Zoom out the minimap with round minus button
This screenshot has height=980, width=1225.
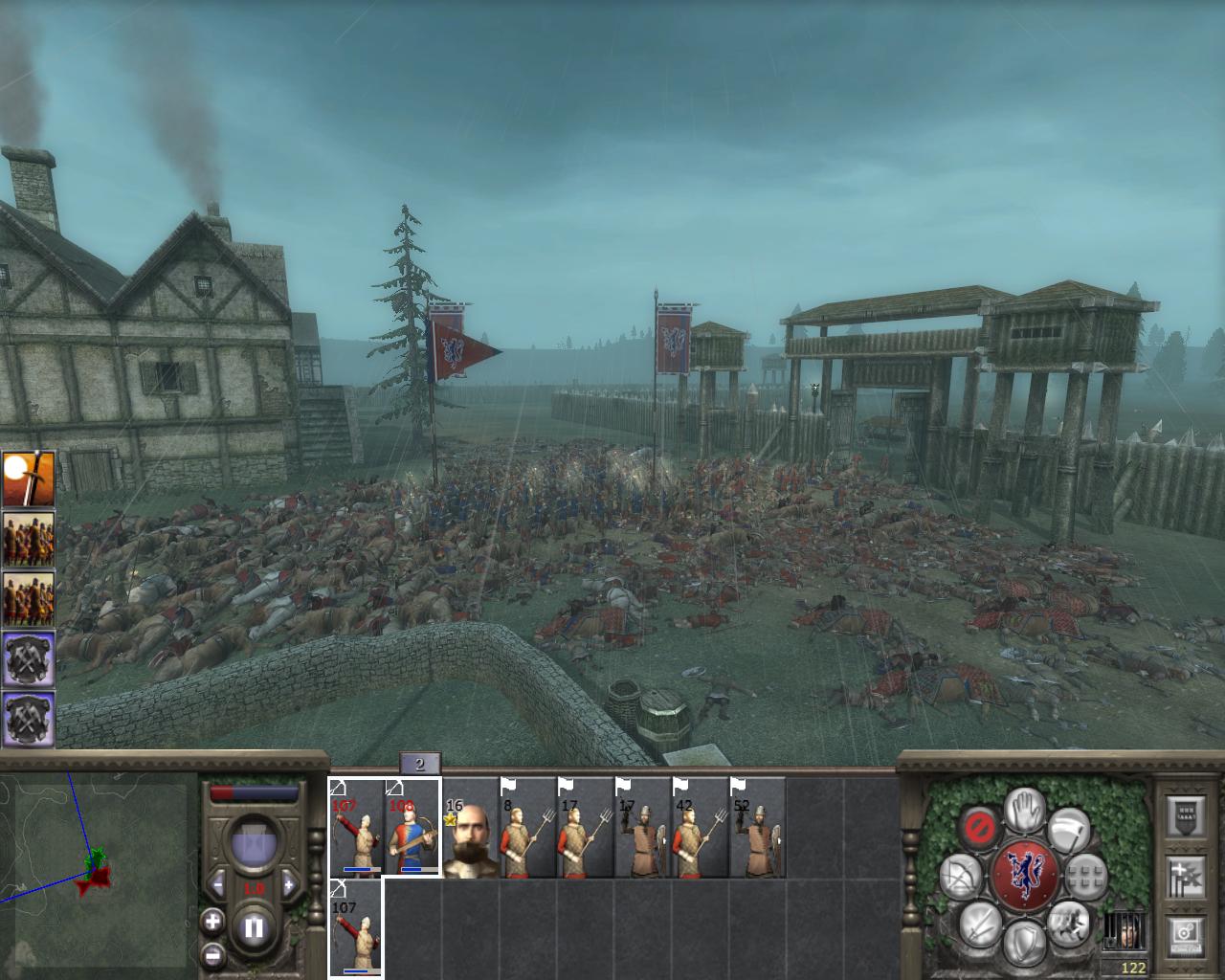212,954
